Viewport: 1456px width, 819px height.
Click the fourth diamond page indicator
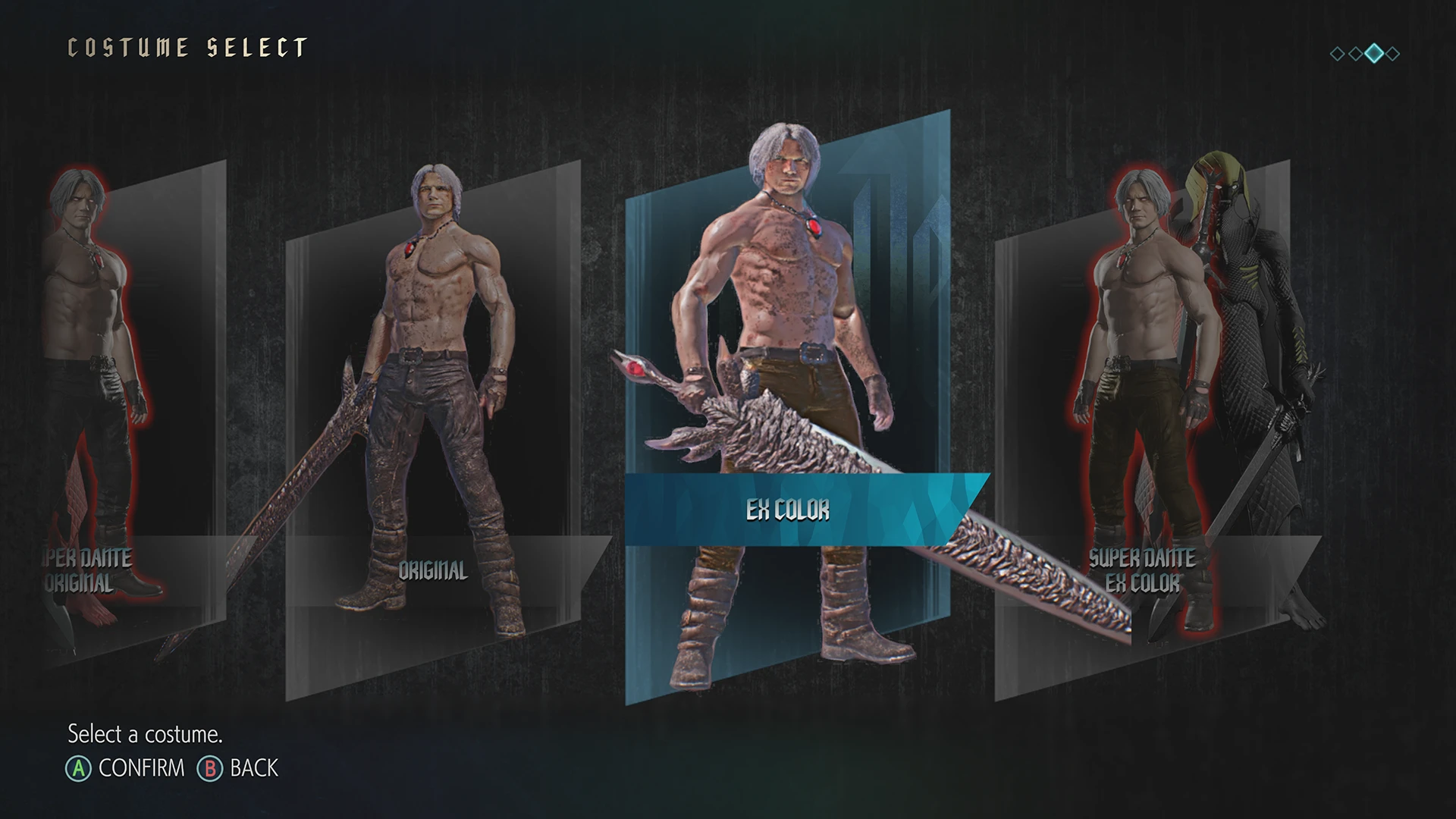coord(1392,54)
